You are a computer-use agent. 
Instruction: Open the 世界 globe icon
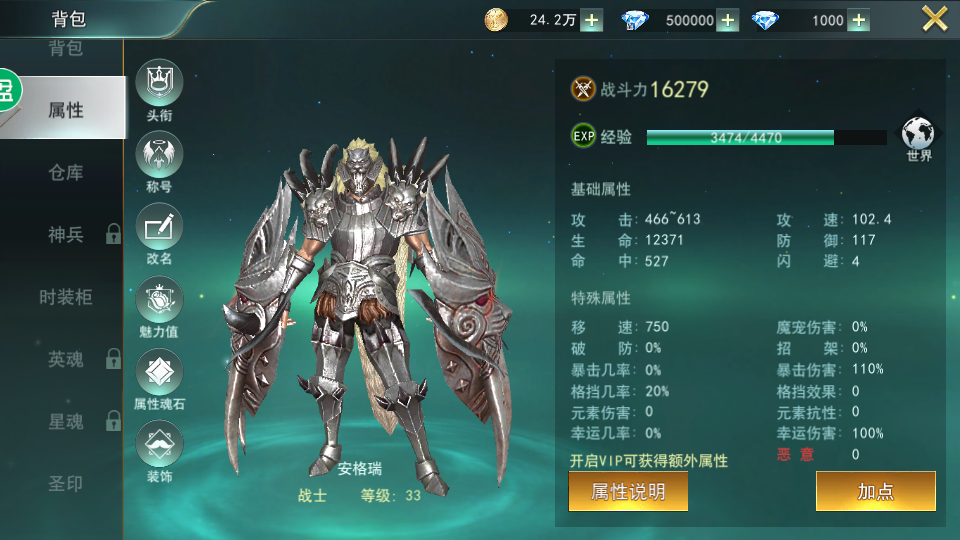(918, 136)
